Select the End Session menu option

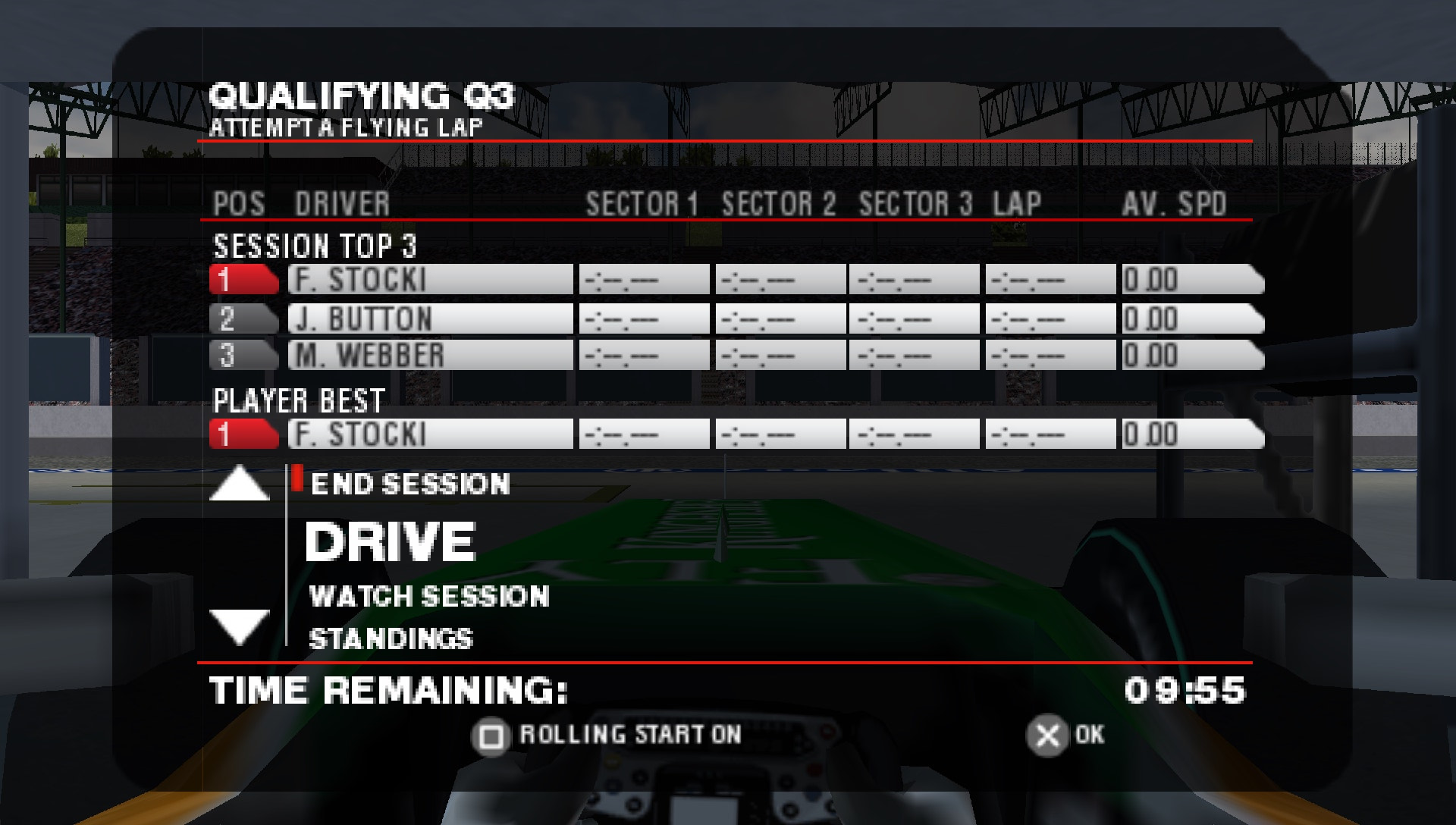[x=409, y=484]
